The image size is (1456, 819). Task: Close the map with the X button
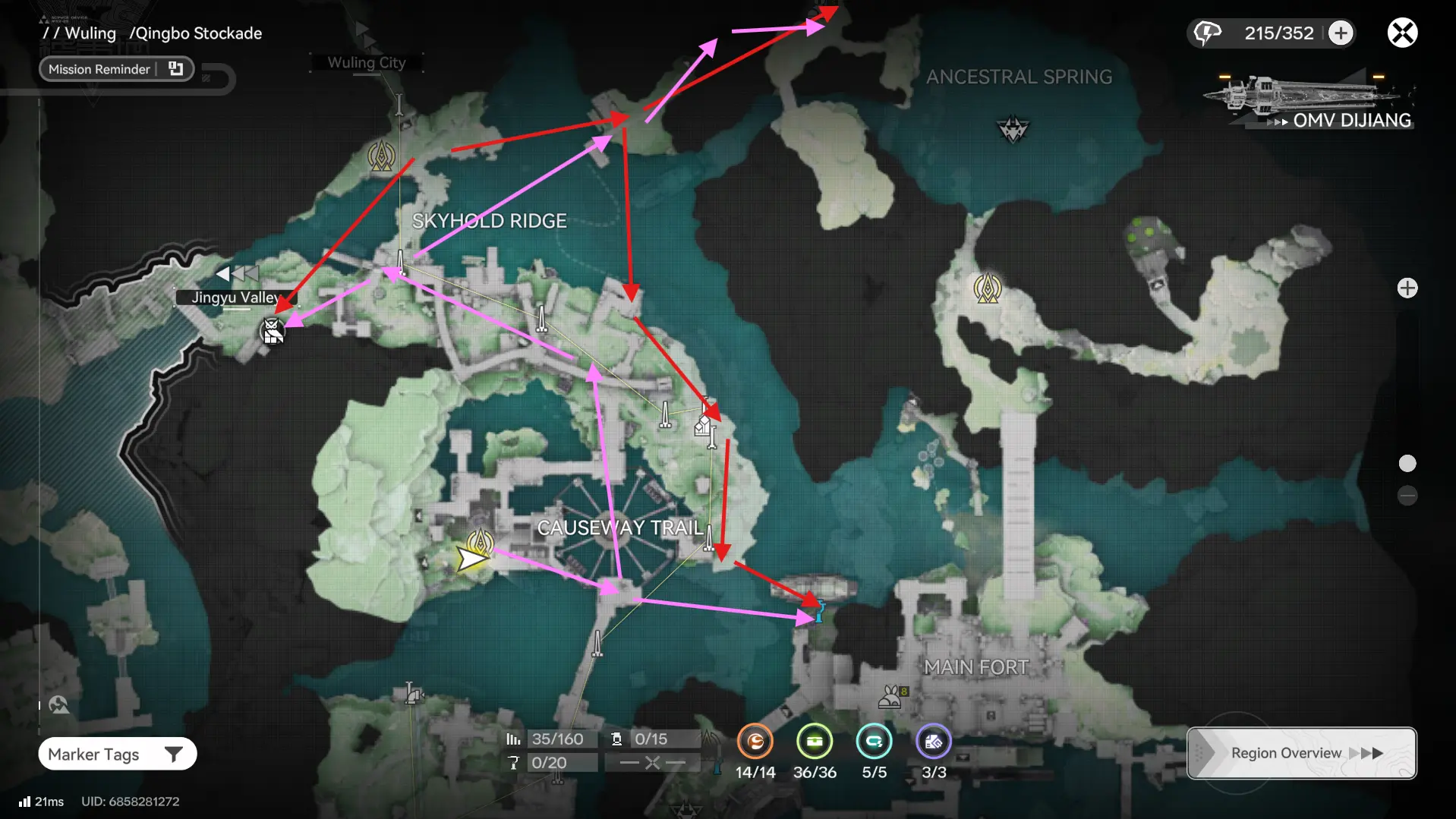click(1402, 33)
